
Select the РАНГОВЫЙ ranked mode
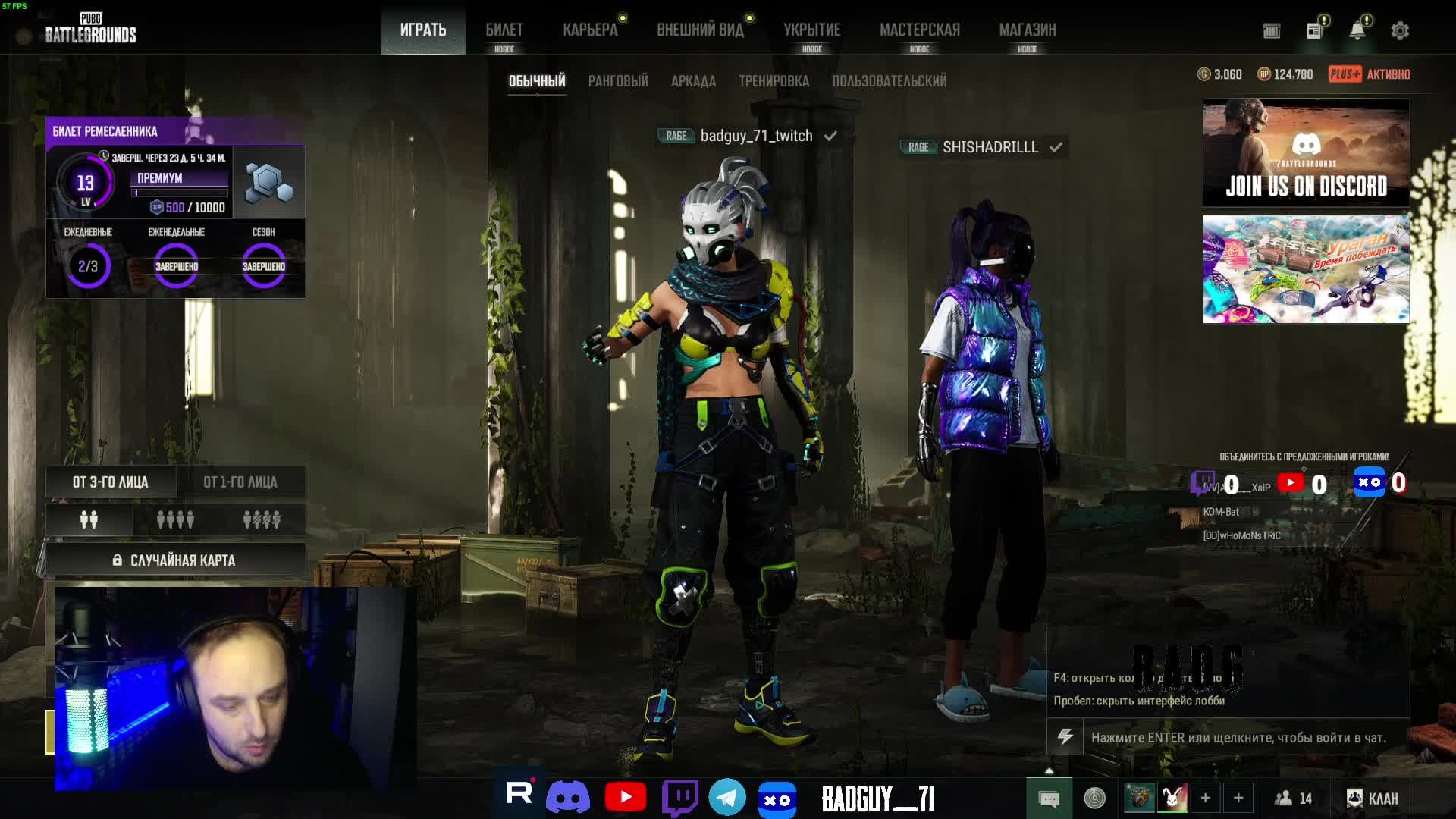[618, 81]
